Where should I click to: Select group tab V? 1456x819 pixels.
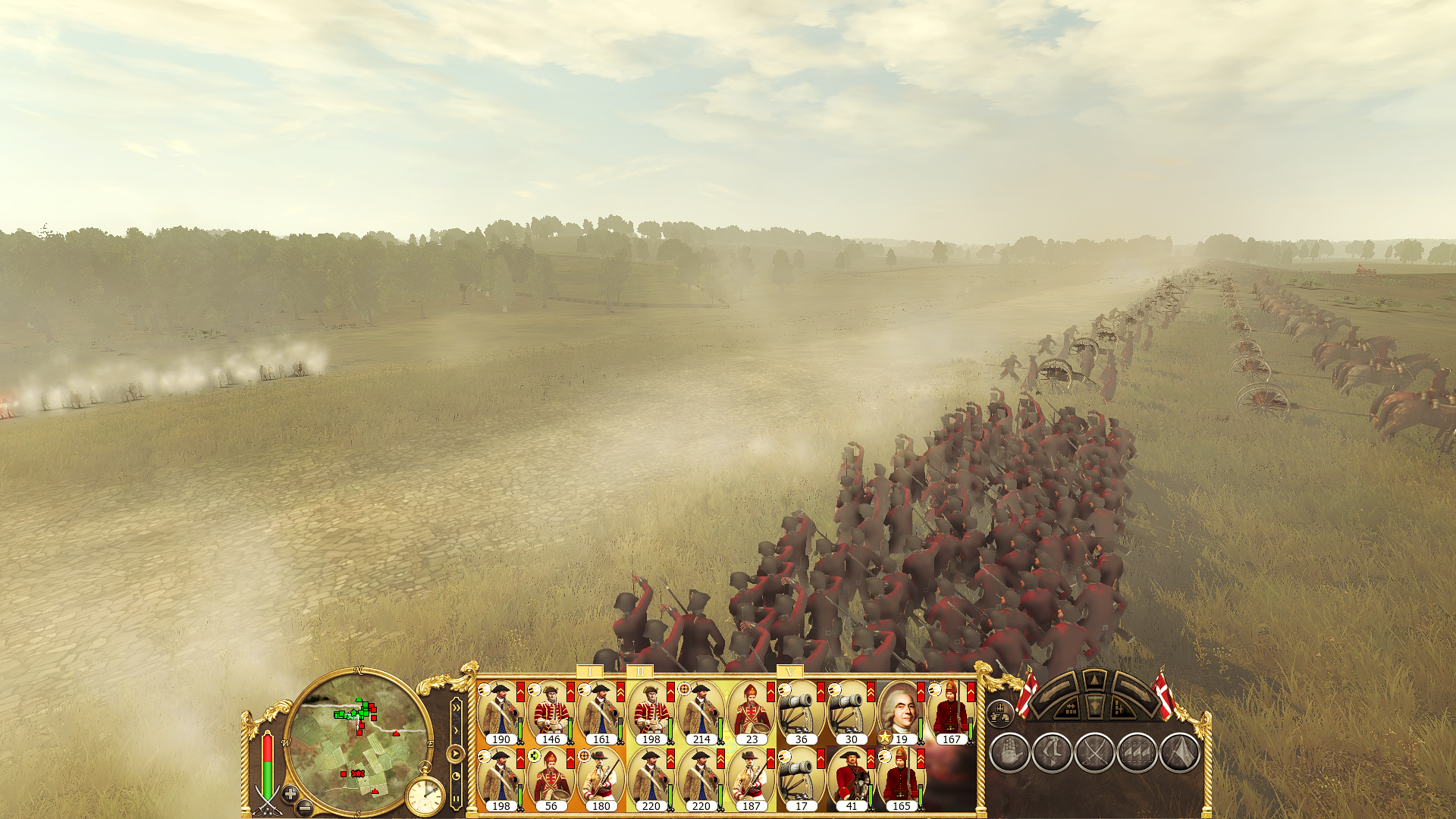click(x=789, y=672)
